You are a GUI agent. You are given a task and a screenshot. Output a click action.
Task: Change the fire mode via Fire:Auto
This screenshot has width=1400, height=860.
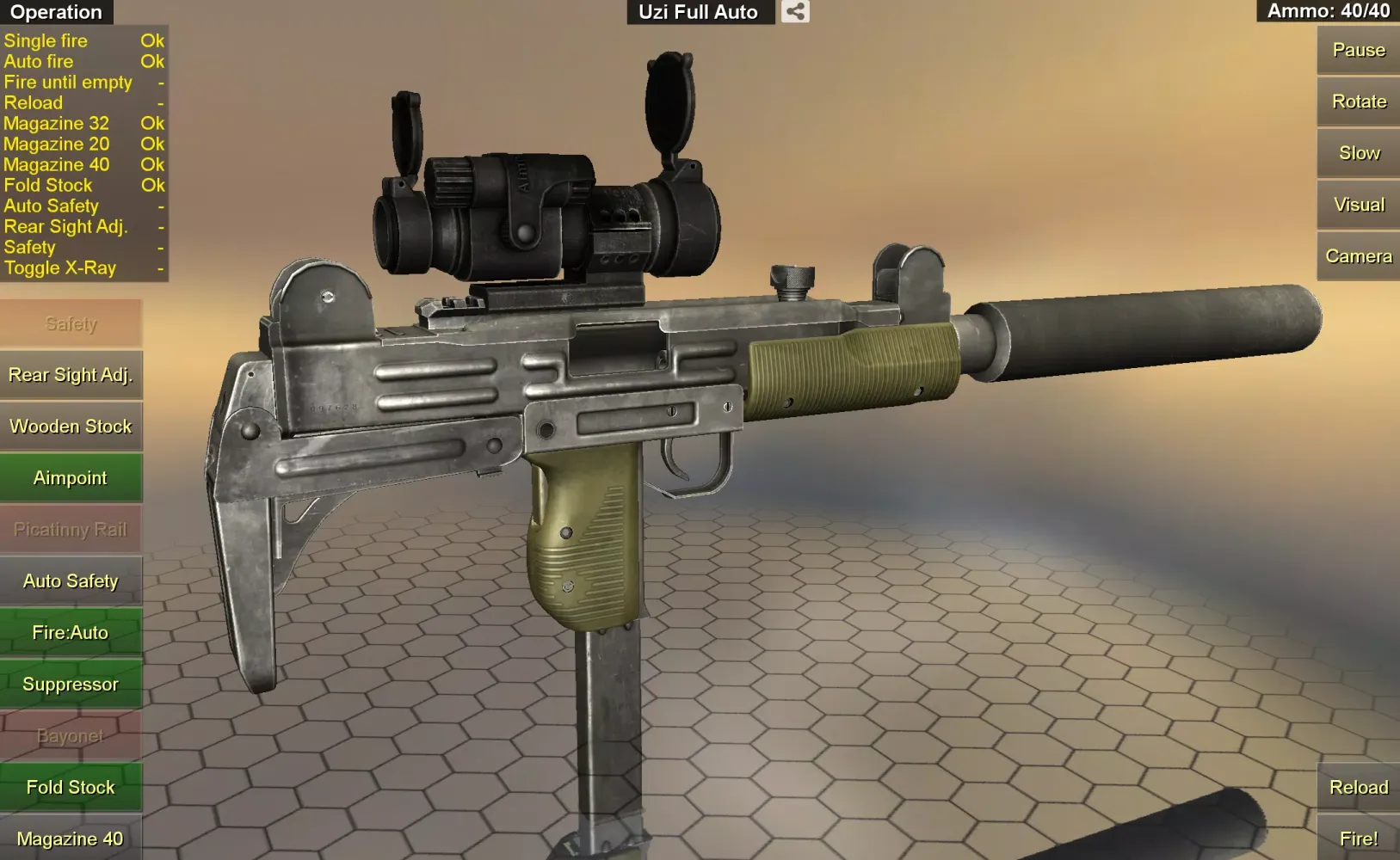[x=71, y=632]
